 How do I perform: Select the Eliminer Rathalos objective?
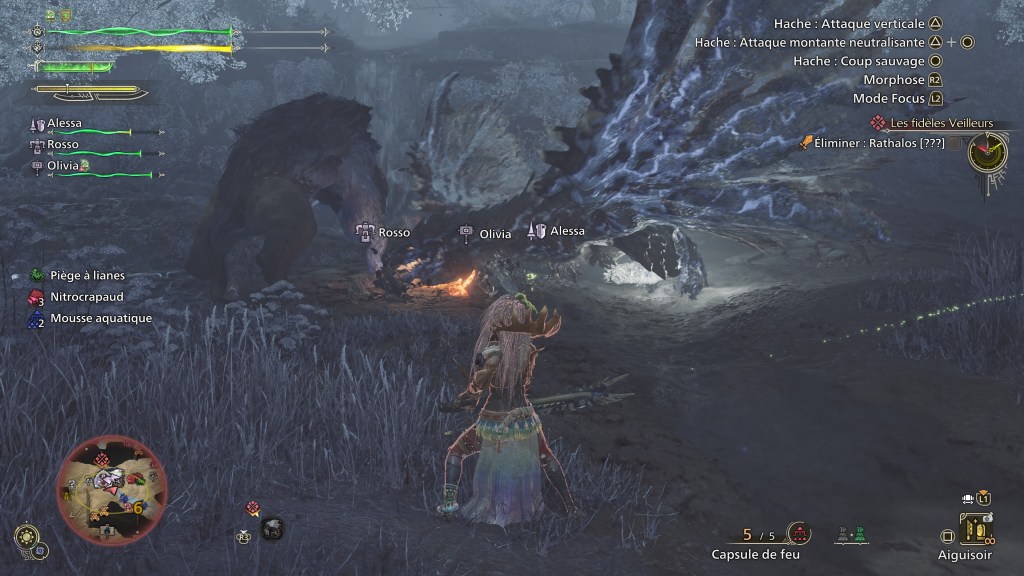pos(866,144)
